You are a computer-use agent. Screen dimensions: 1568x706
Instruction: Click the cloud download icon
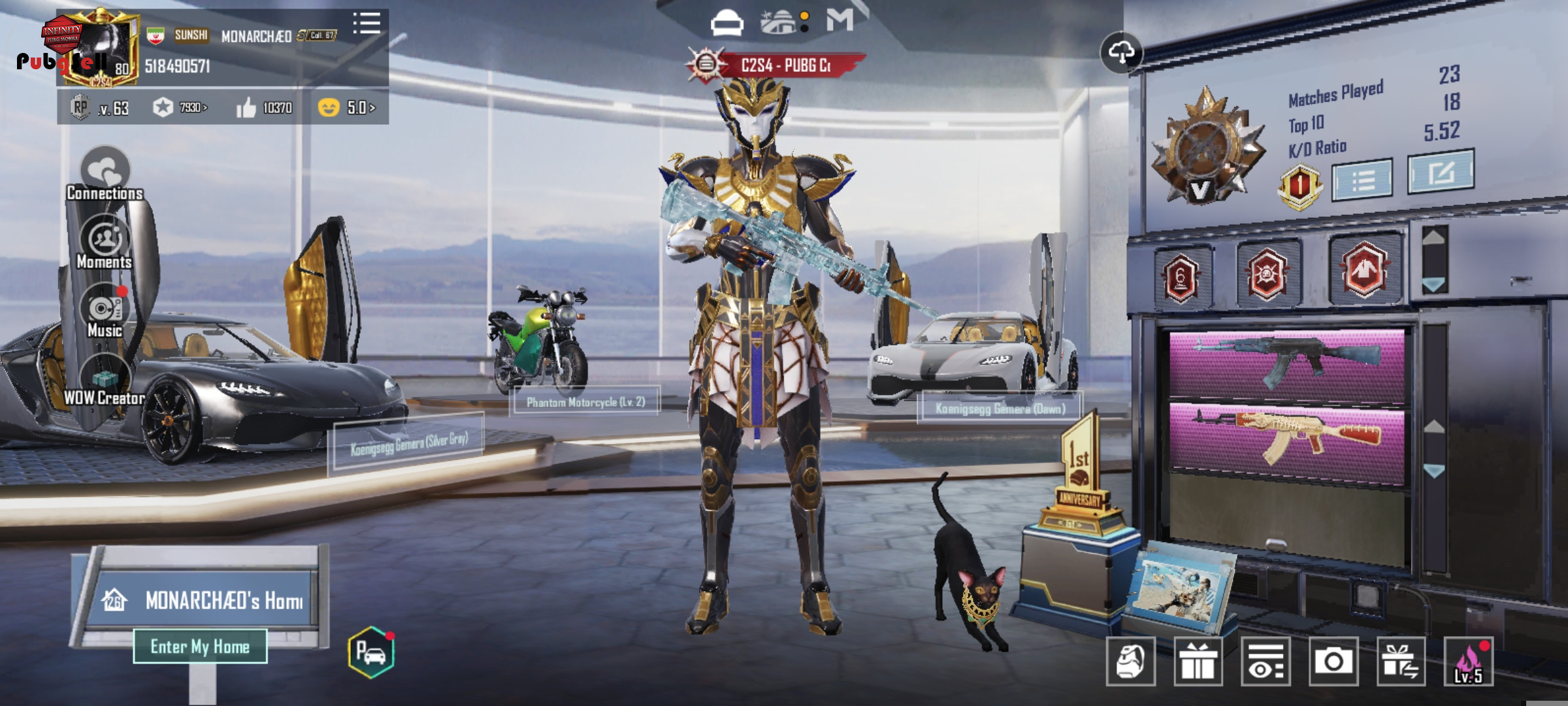coord(1121,52)
